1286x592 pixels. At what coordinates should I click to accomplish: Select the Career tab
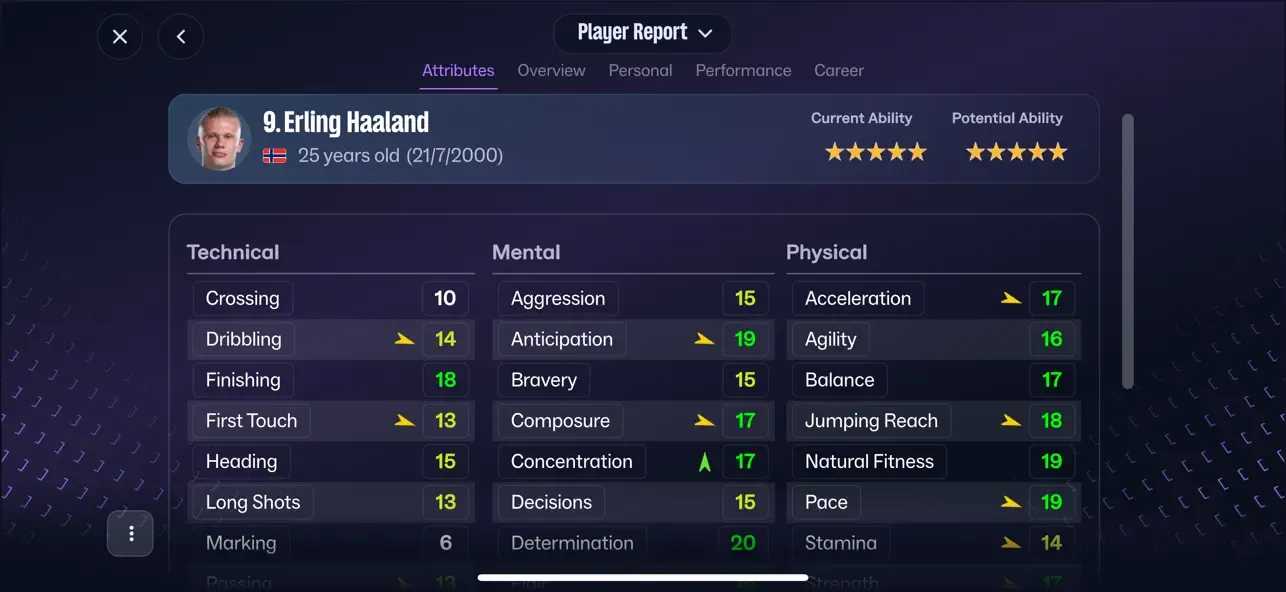[x=838, y=71]
